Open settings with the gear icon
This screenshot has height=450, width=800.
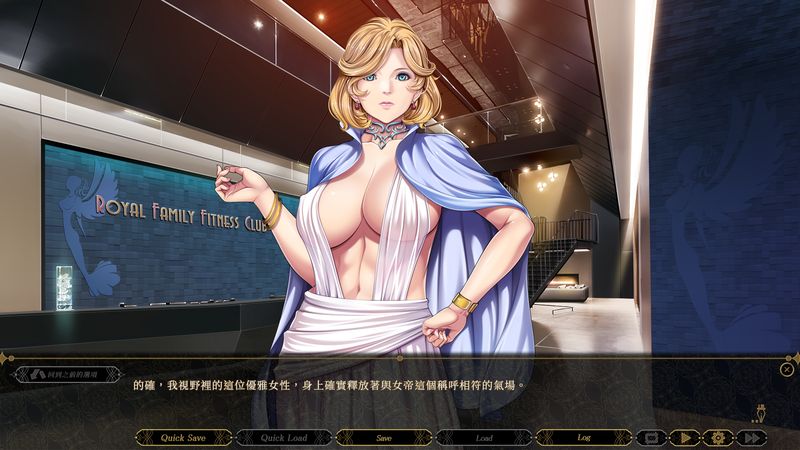717,437
